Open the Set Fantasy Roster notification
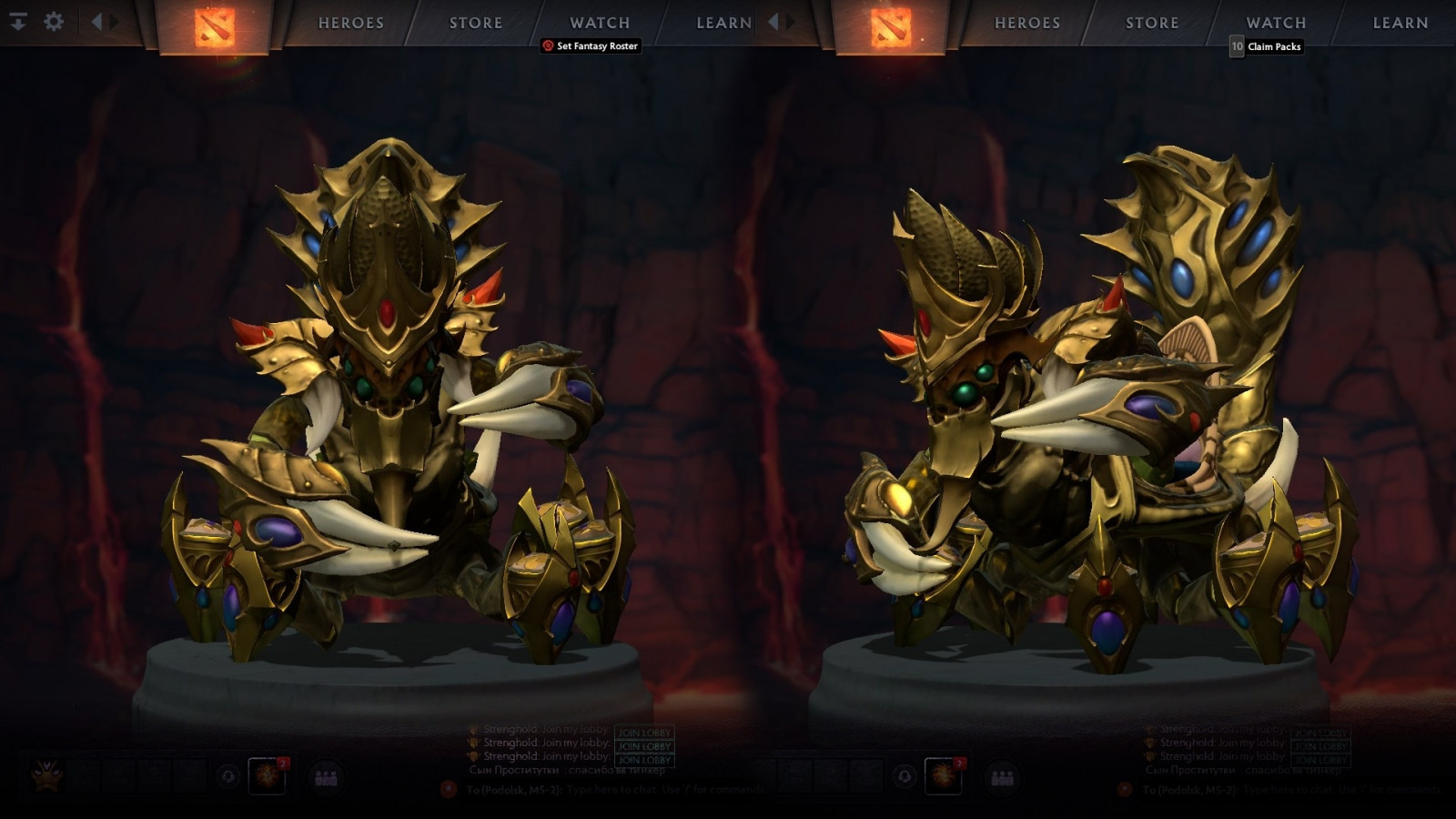Viewport: 1456px width, 819px height. pos(591,46)
